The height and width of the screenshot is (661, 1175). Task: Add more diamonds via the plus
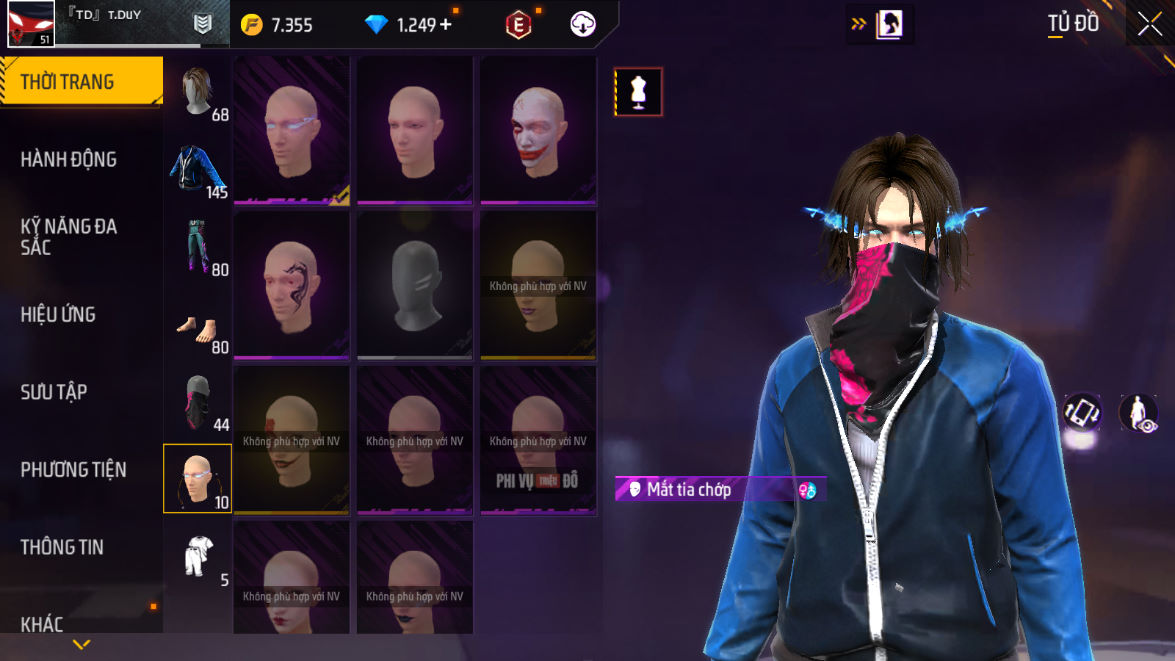coord(446,25)
